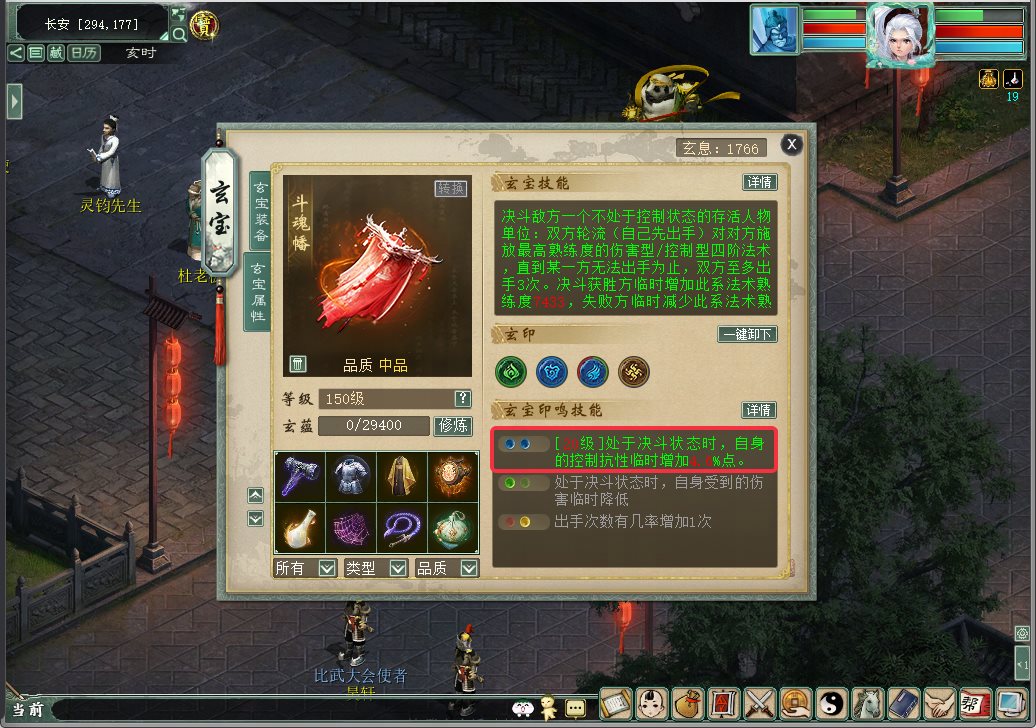
Task: Open the 日历 calendar button
Action: [x=83, y=53]
